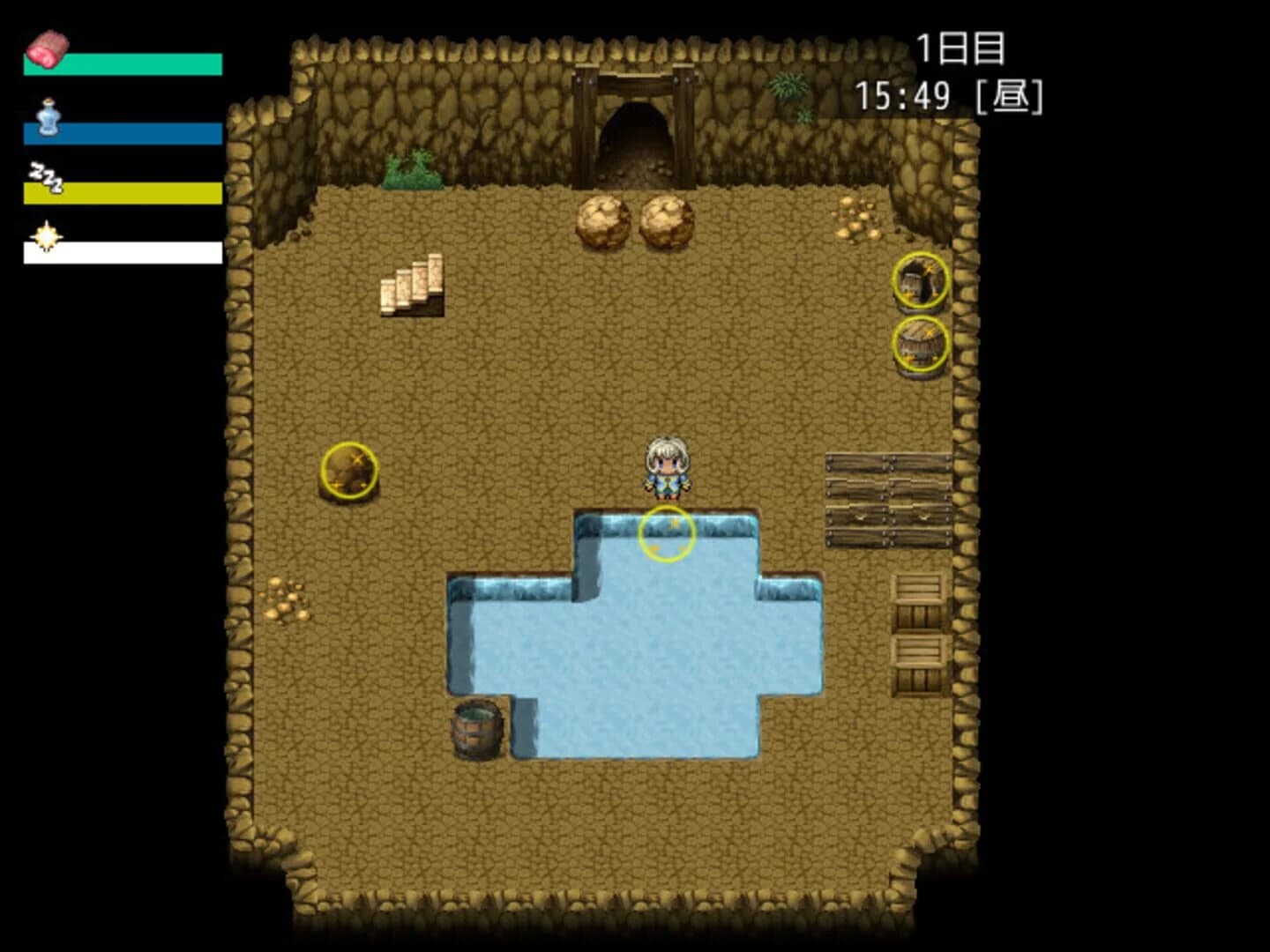Viewport: 1270px width, 952px height.
Task: Activate the sparkling spot at the pond edge
Action: [x=666, y=536]
